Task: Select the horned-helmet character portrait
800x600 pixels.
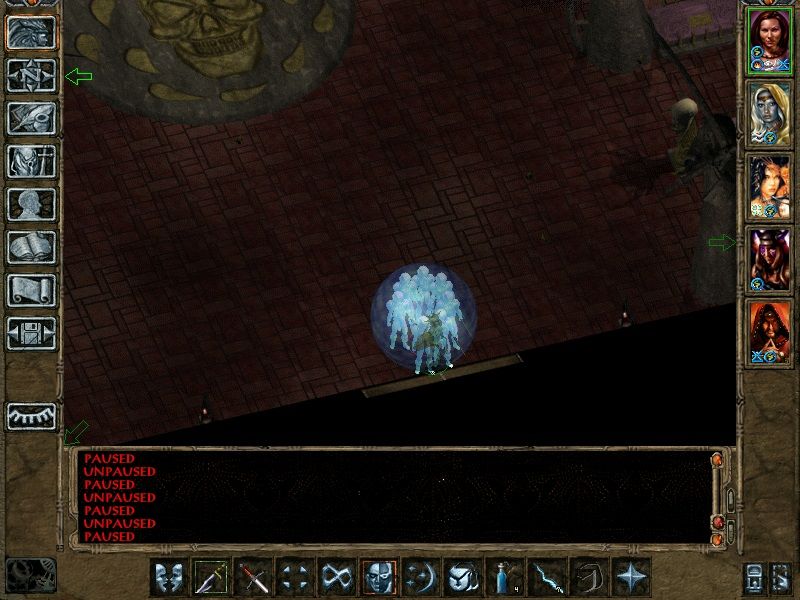Action: click(770, 259)
